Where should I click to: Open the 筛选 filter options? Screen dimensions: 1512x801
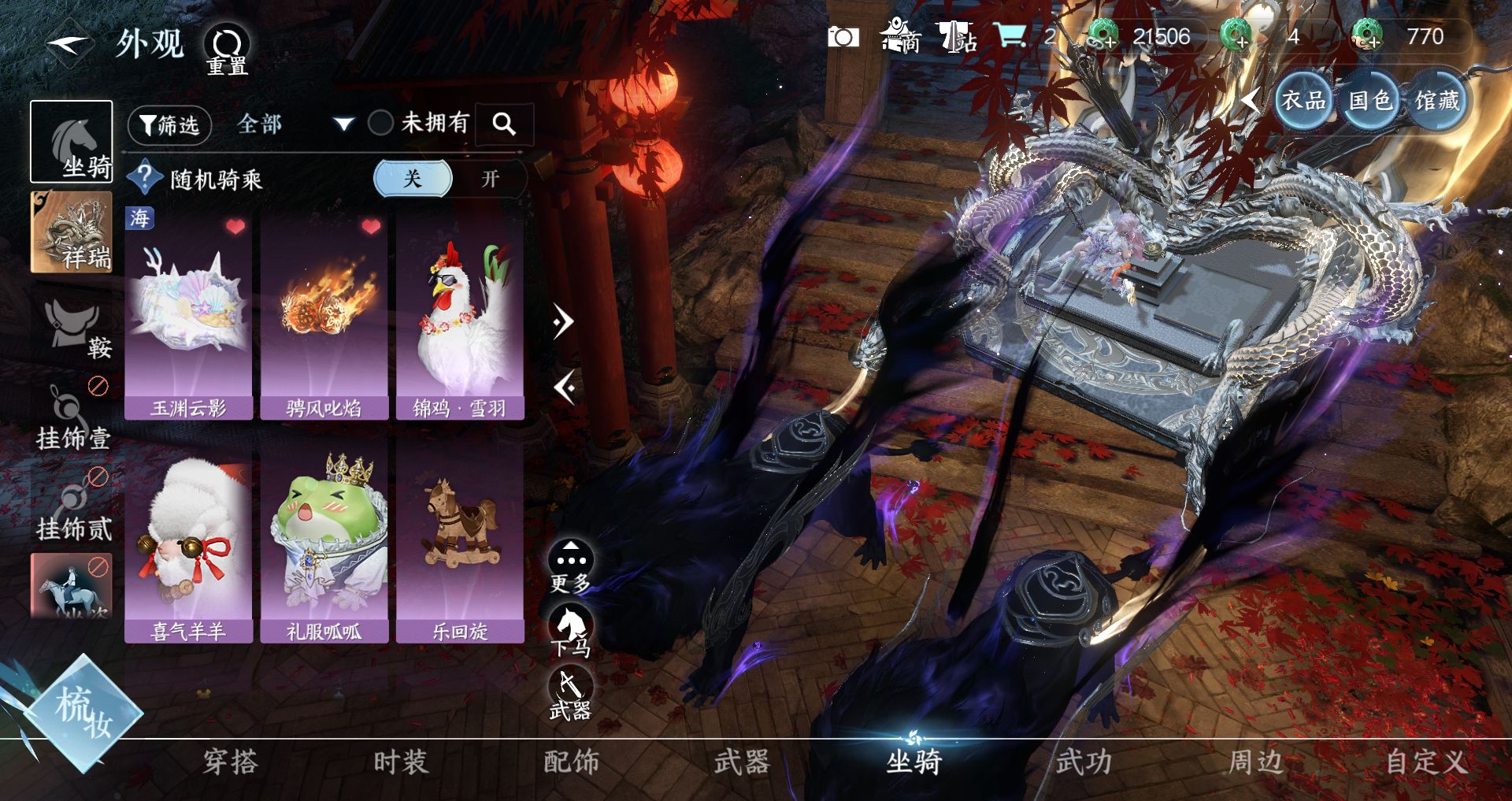tap(169, 124)
